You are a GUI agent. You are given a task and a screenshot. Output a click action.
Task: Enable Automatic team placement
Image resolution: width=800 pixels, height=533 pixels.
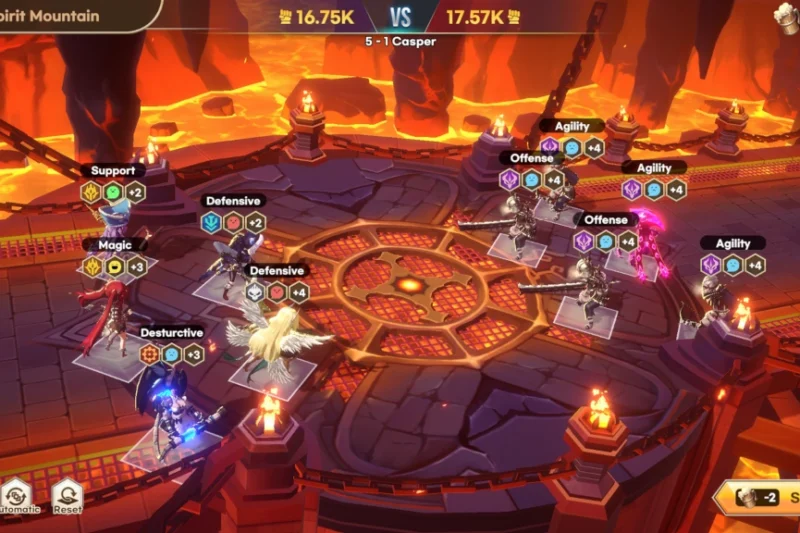pos(18,494)
